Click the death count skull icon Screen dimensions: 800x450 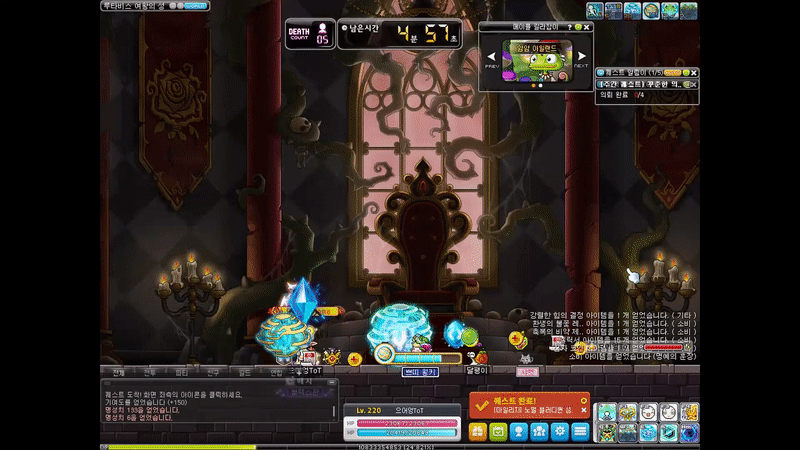click(x=322, y=28)
